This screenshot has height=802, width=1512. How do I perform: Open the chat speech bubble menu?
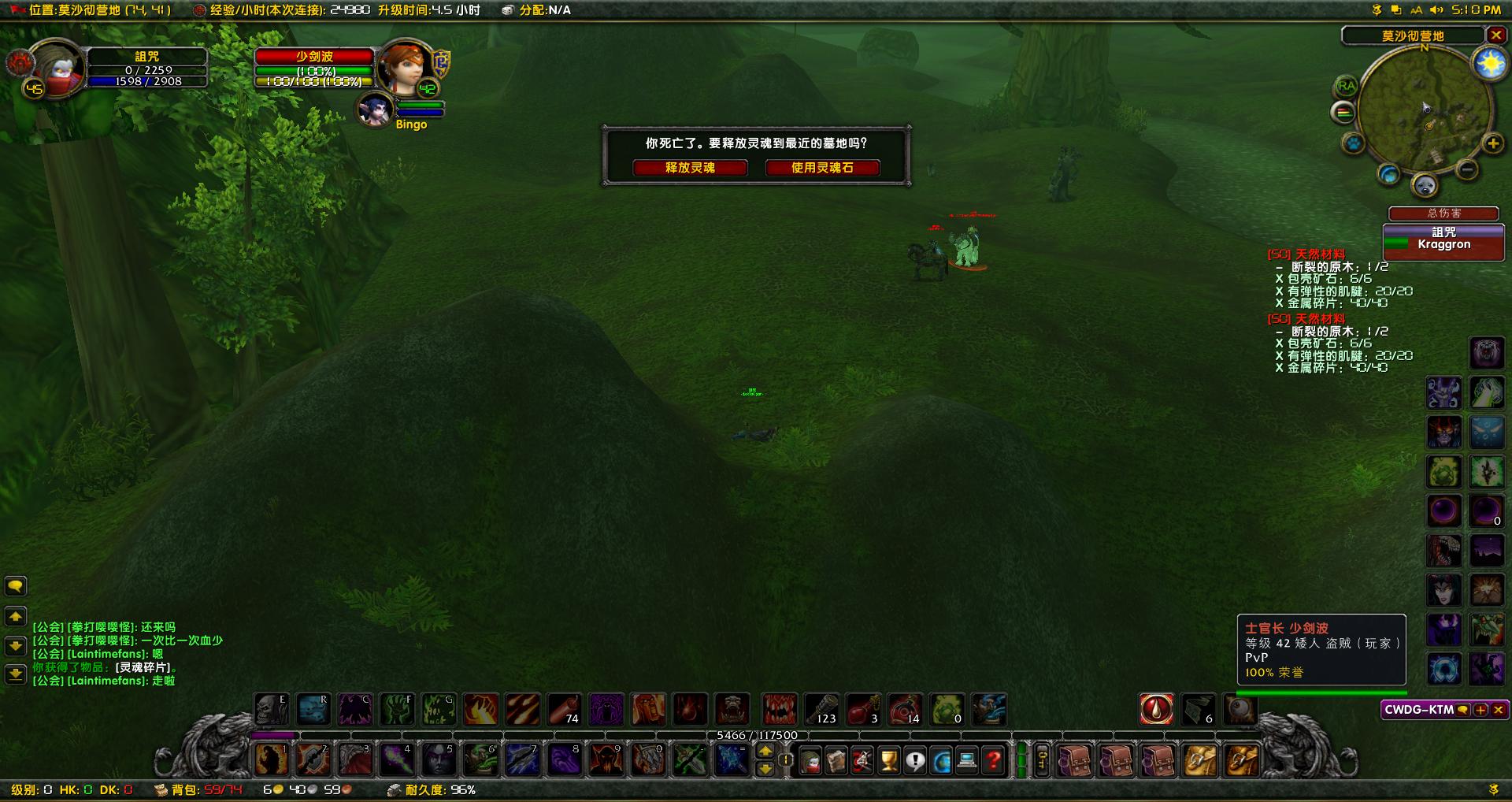click(x=16, y=586)
